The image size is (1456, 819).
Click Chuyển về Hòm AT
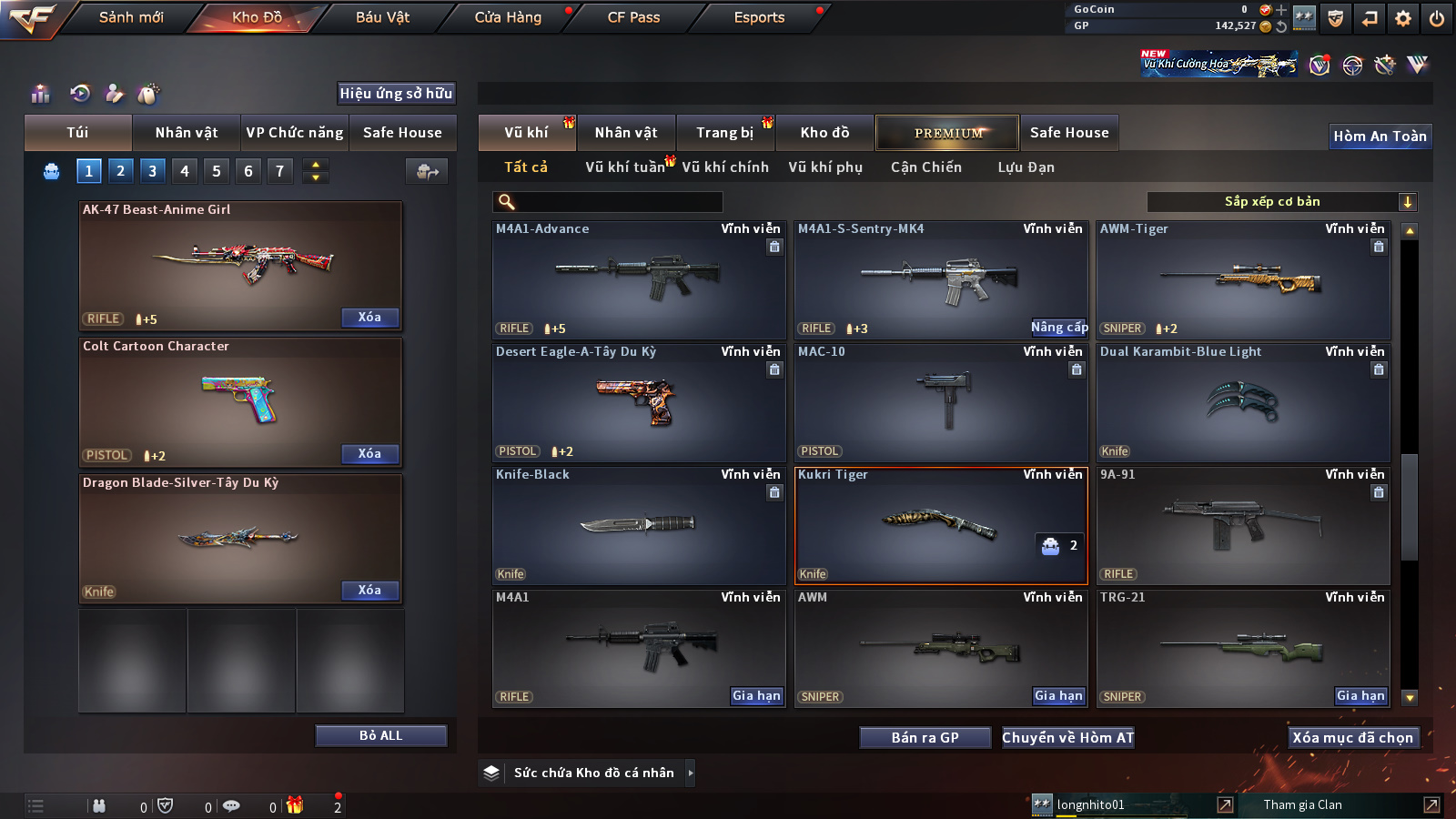point(1068,738)
